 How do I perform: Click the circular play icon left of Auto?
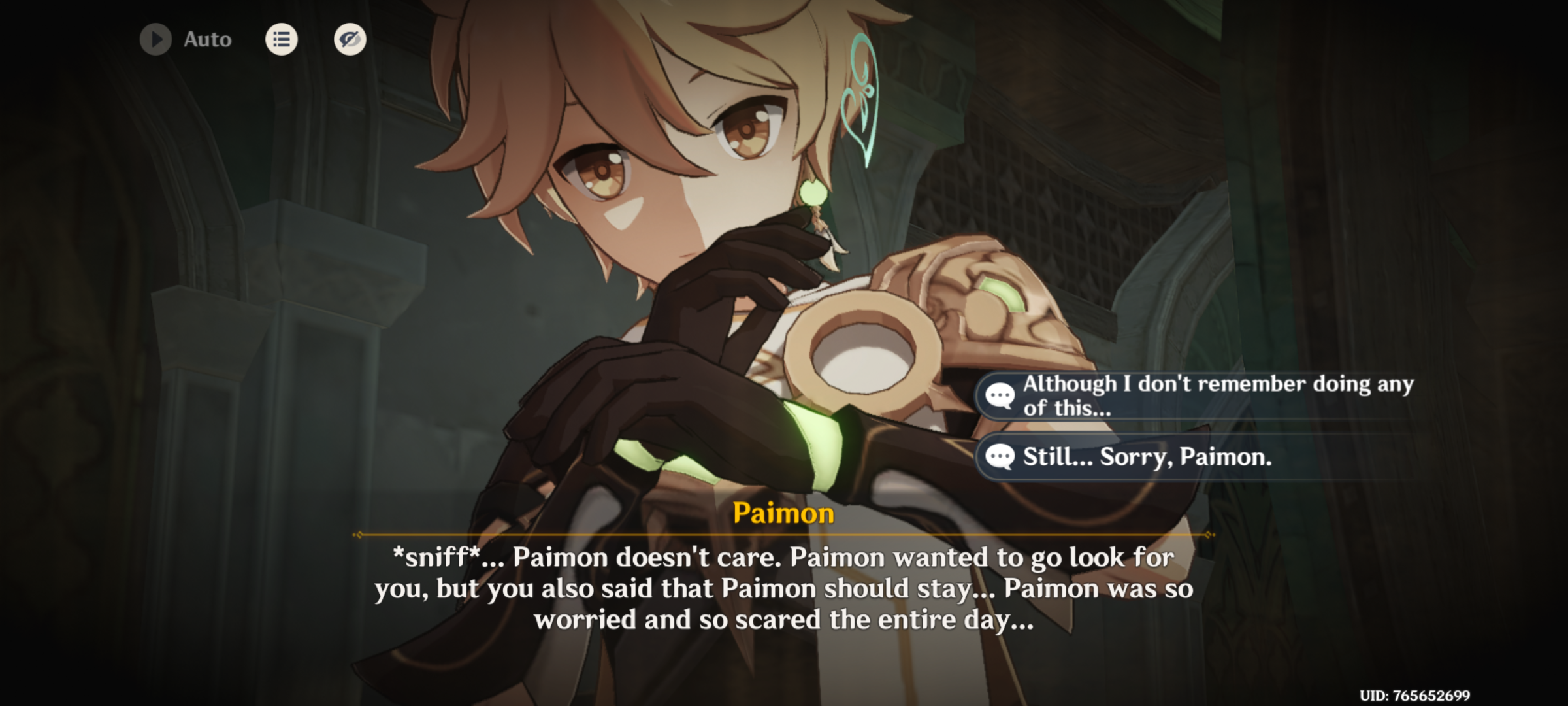155,41
